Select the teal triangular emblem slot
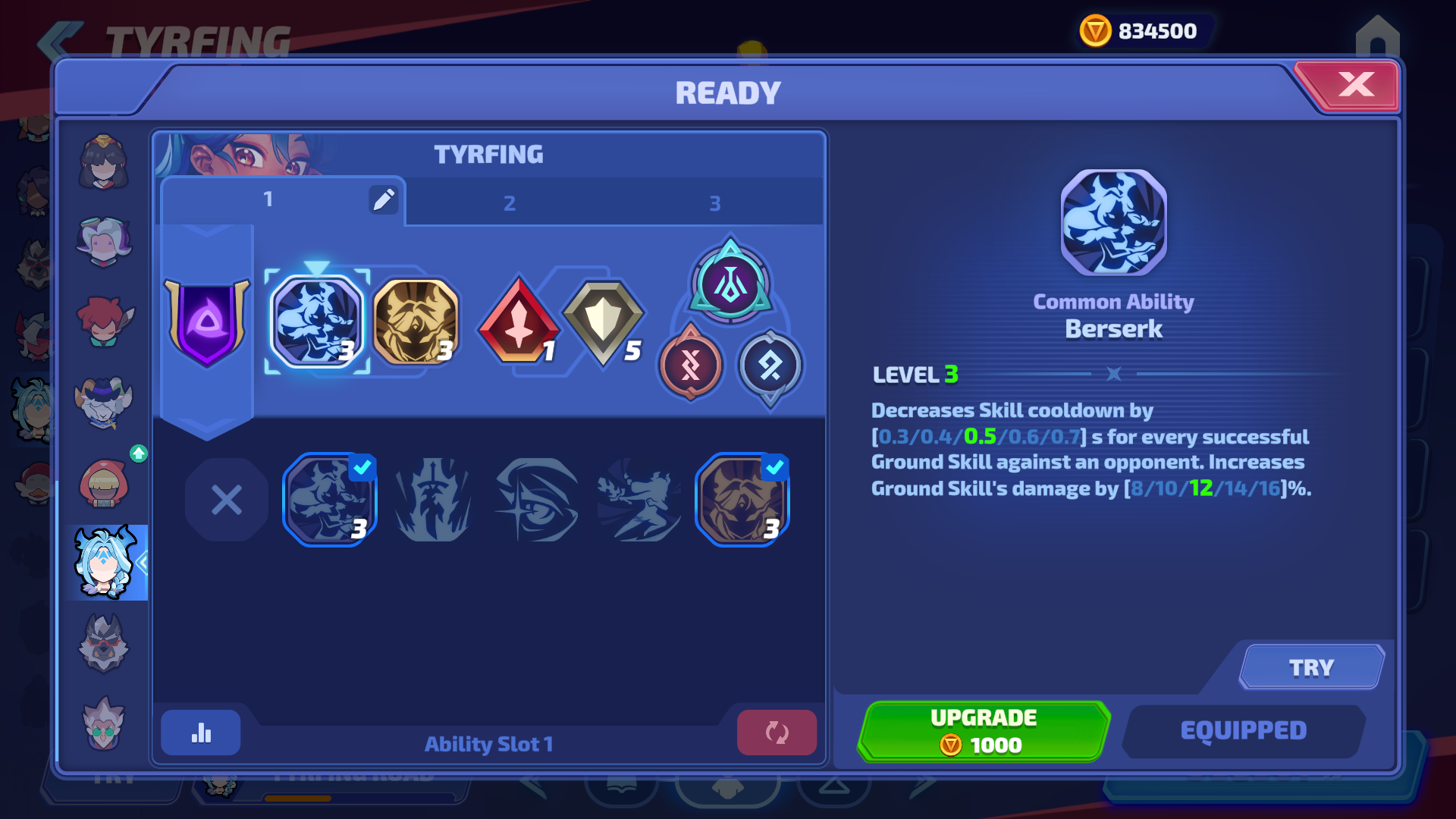The height and width of the screenshot is (819, 1456). [730, 284]
